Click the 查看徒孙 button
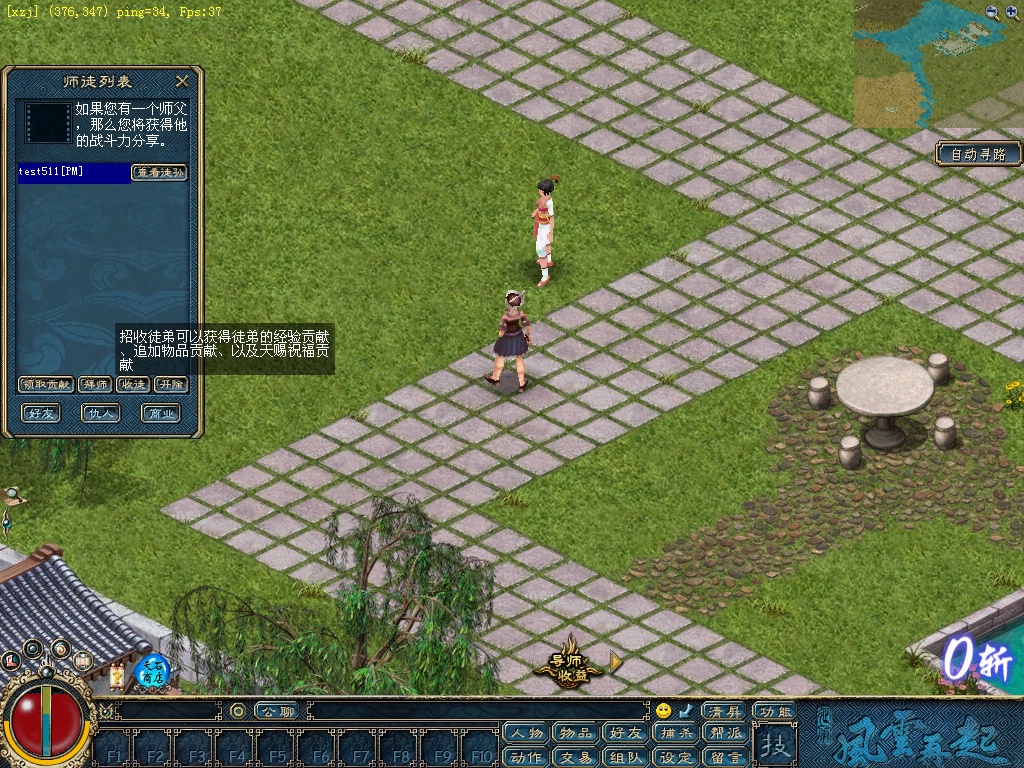 coord(160,172)
